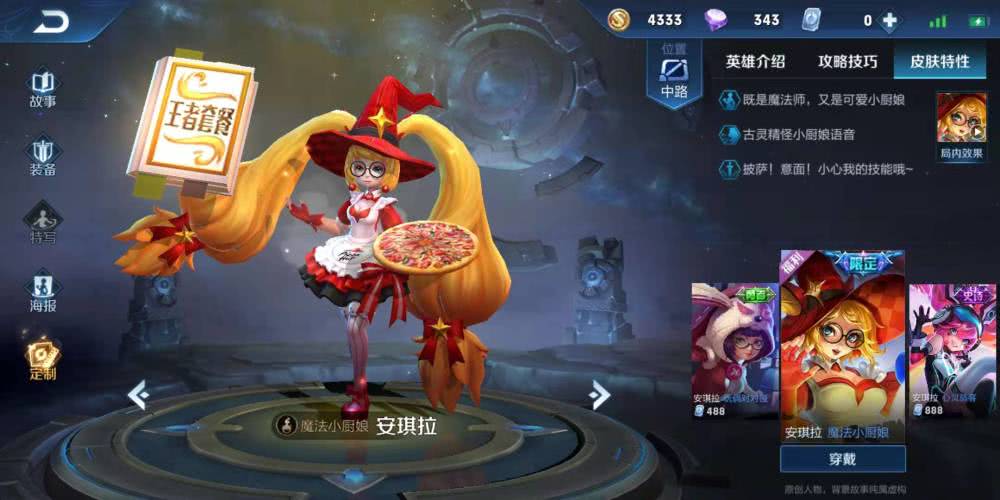Viewport: 1000px width, 500px height.
Task: Open the 定制 customization section
Action: click(x=43, y=359)
